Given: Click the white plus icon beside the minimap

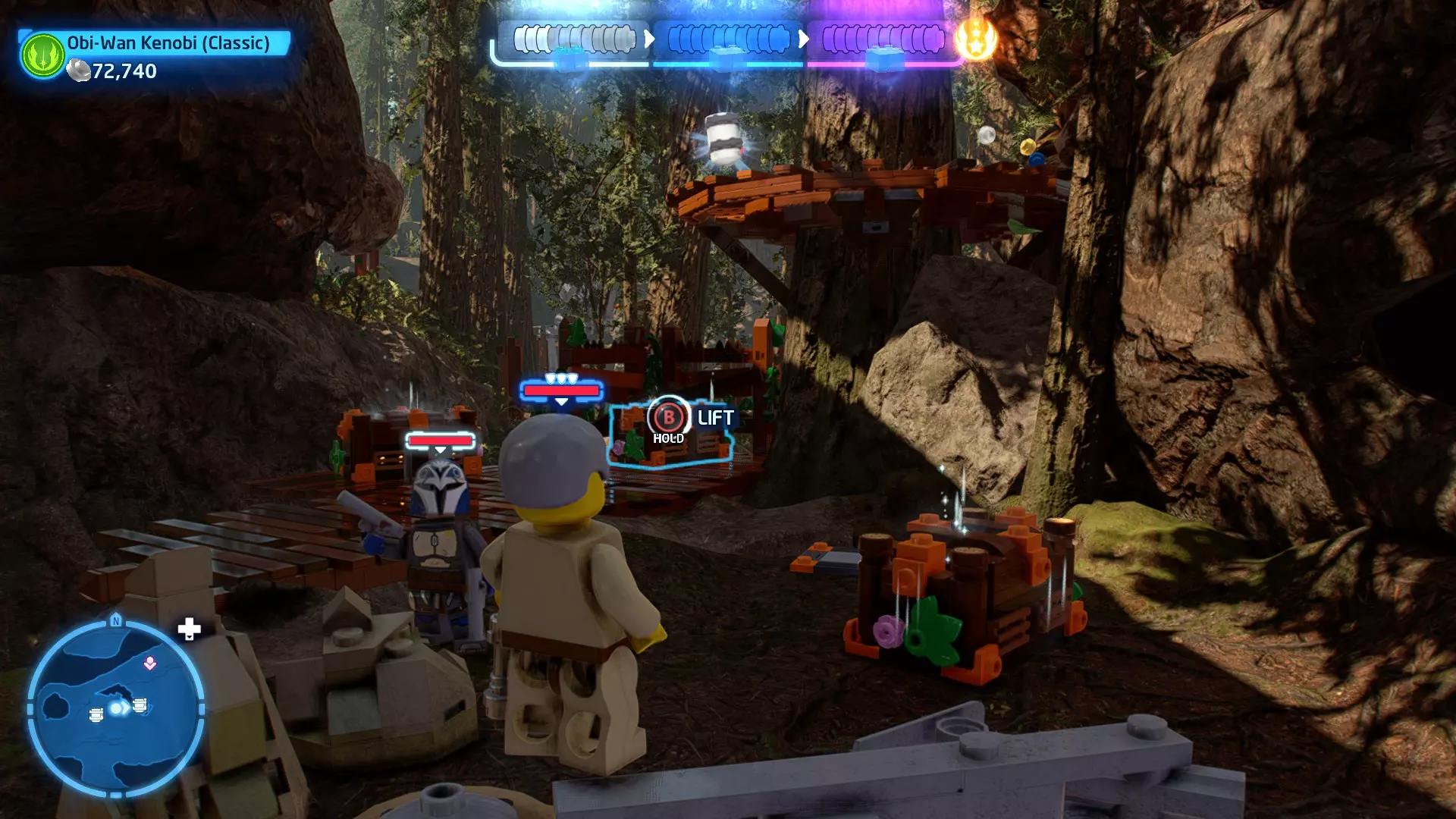Looking at the screenshot, I should (x=189, y=629).
